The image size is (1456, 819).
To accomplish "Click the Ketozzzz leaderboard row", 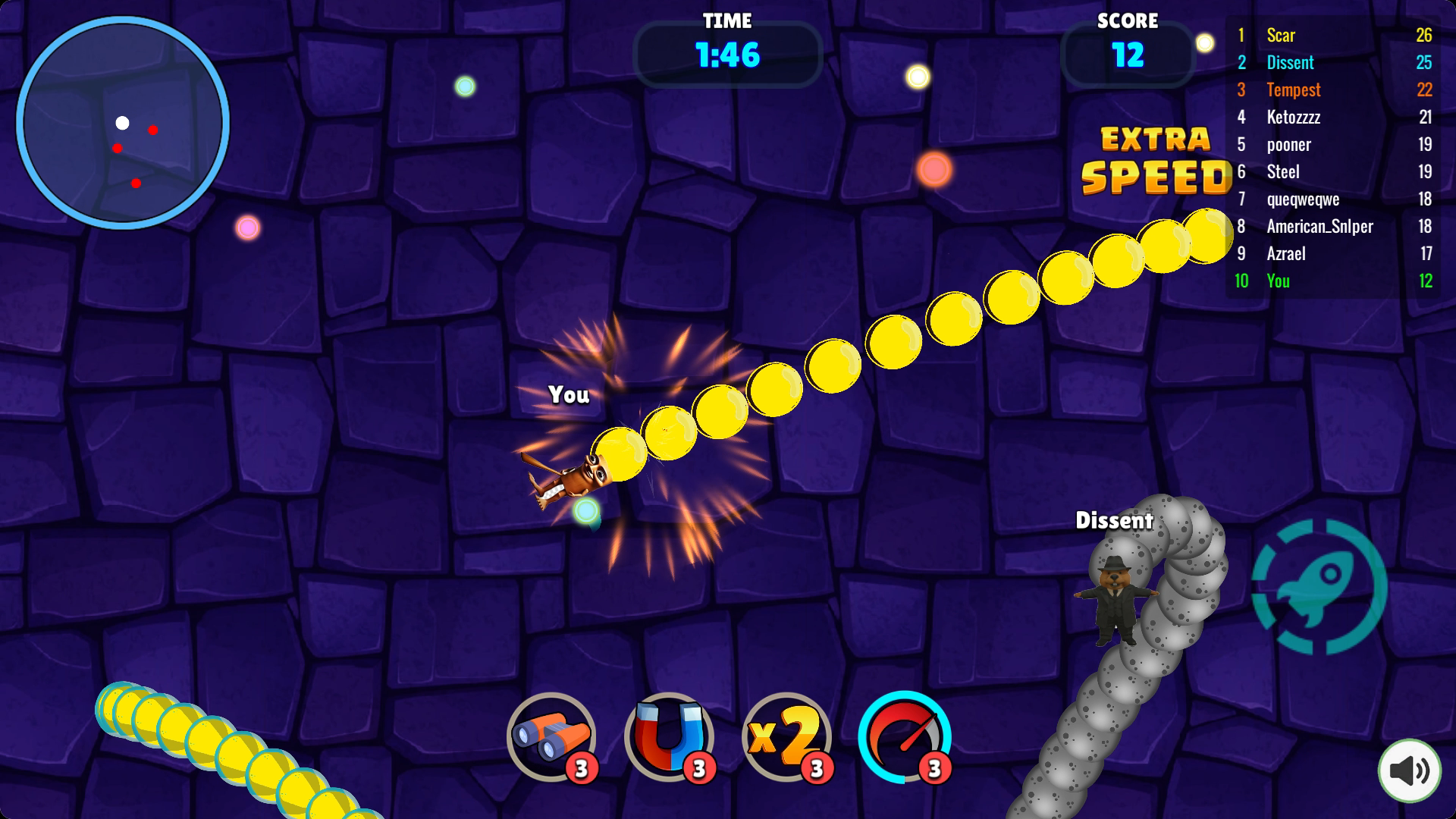I will [1333, 117].
